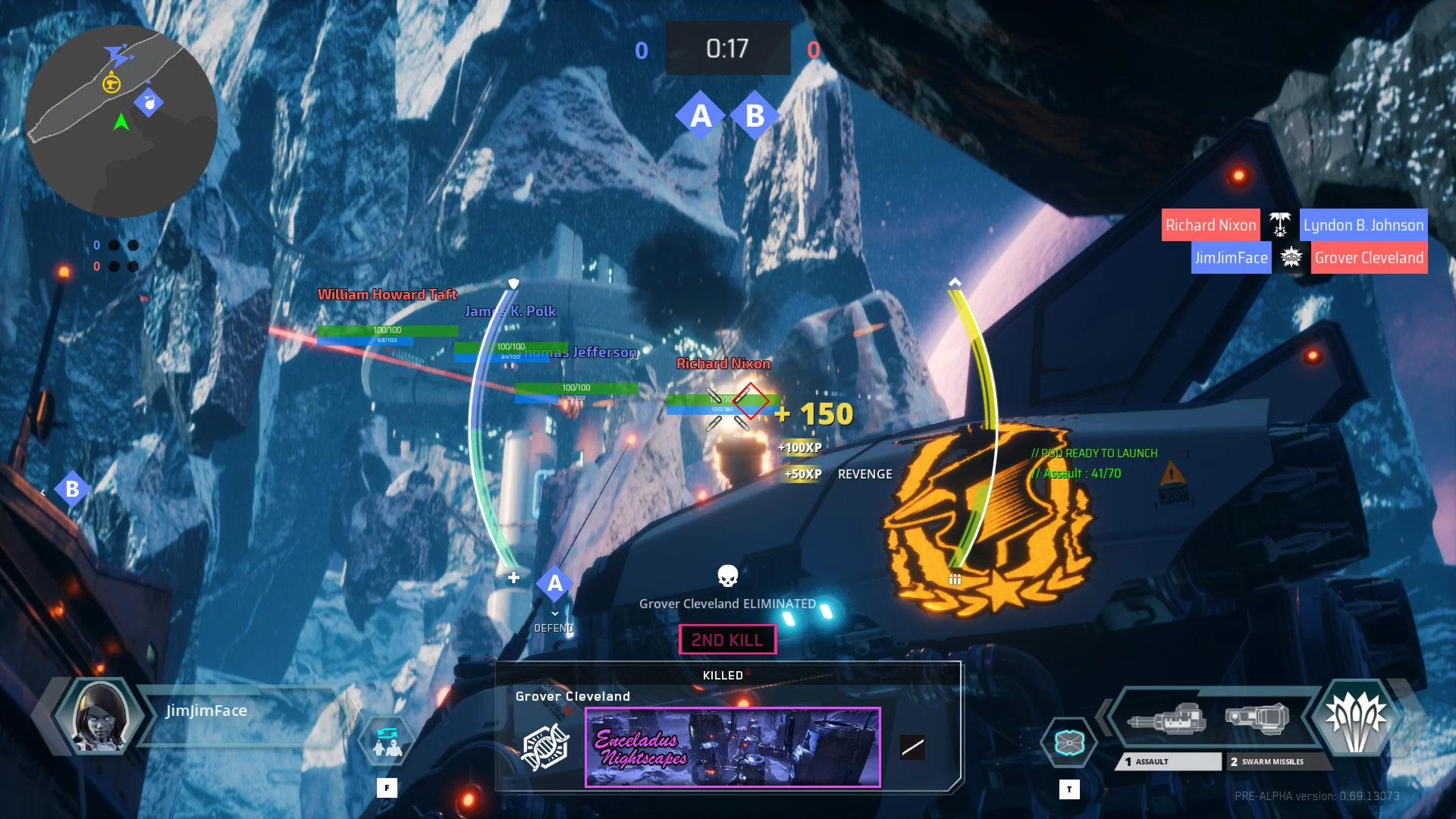
Task: Select the Defend A objective waypoint
Action: [x=555, y=584]
